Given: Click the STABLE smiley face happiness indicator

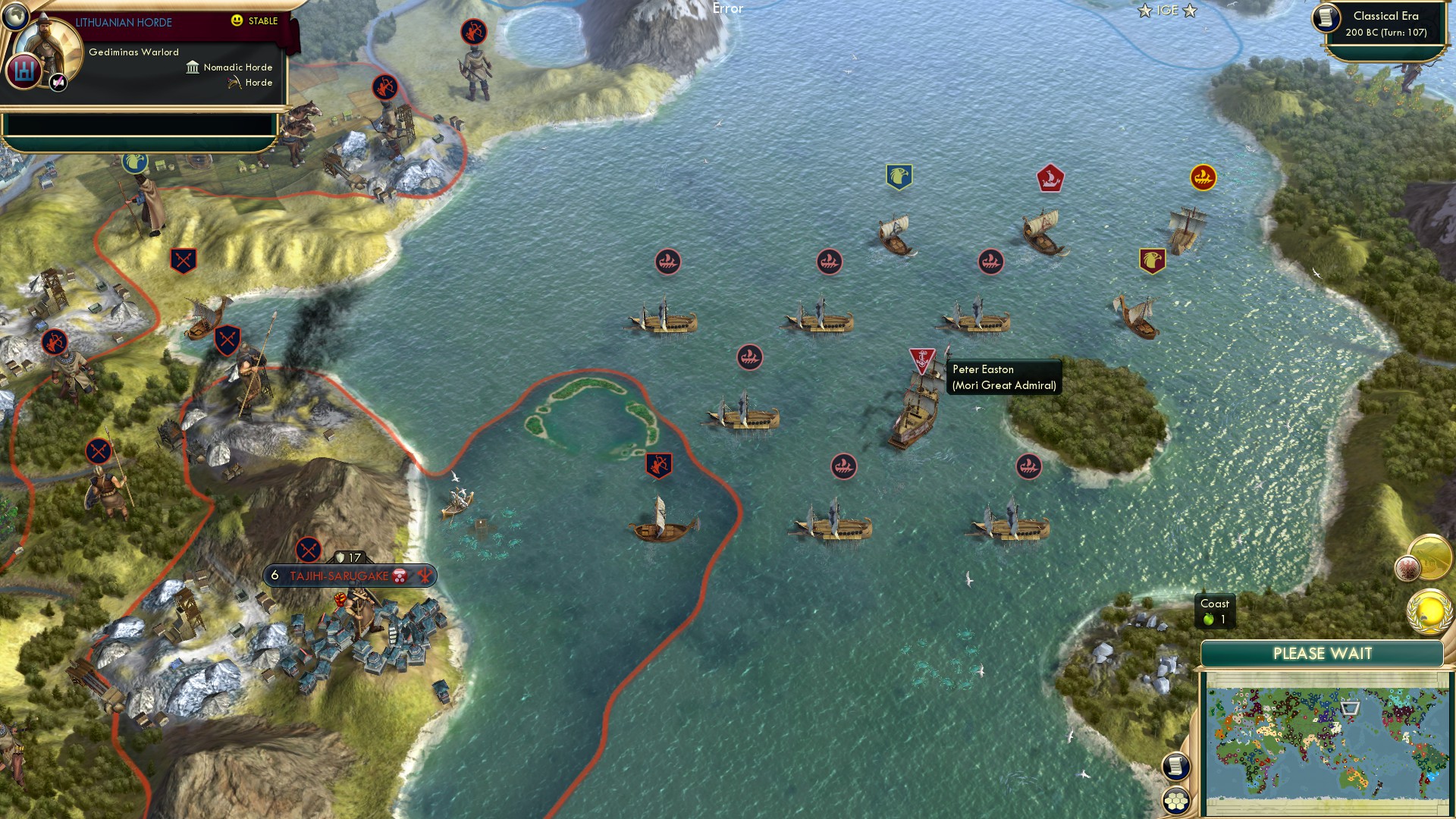Looking at the screenshot, I should (x=238, y=21).
